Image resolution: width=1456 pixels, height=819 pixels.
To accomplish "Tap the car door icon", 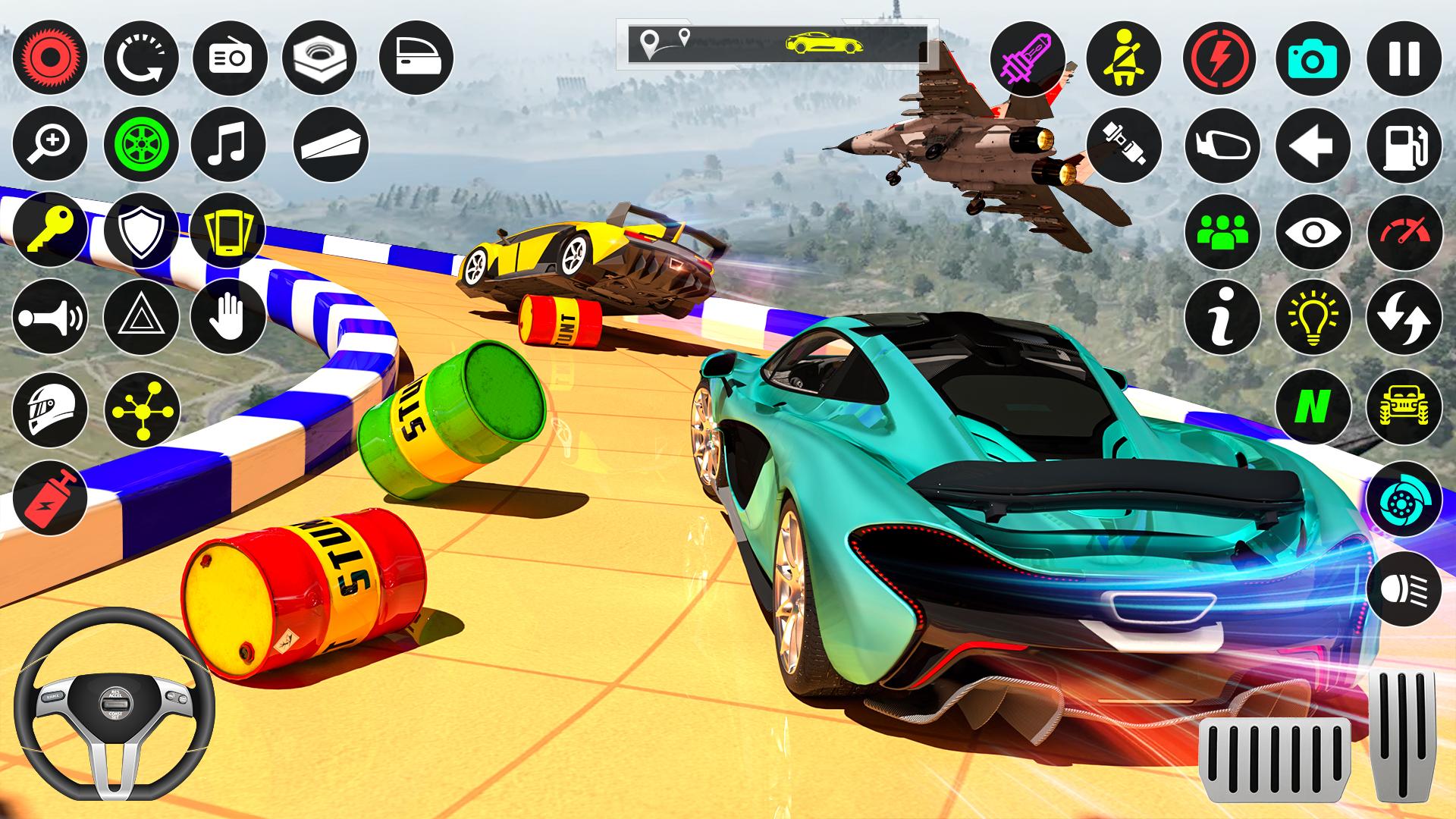I will pyautogui.click(x=416, y=58).
